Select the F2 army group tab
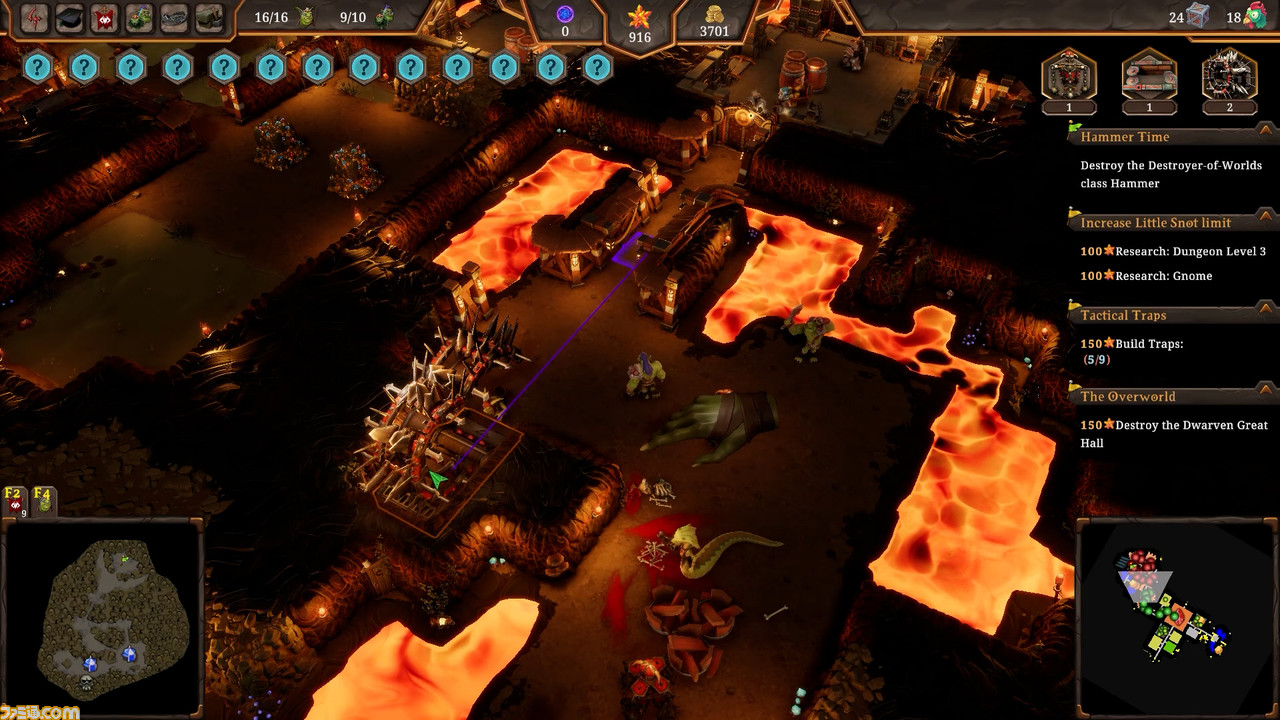Image resolution: width=1280 pixels, height=720 pixels. click(x=15, y=501)
